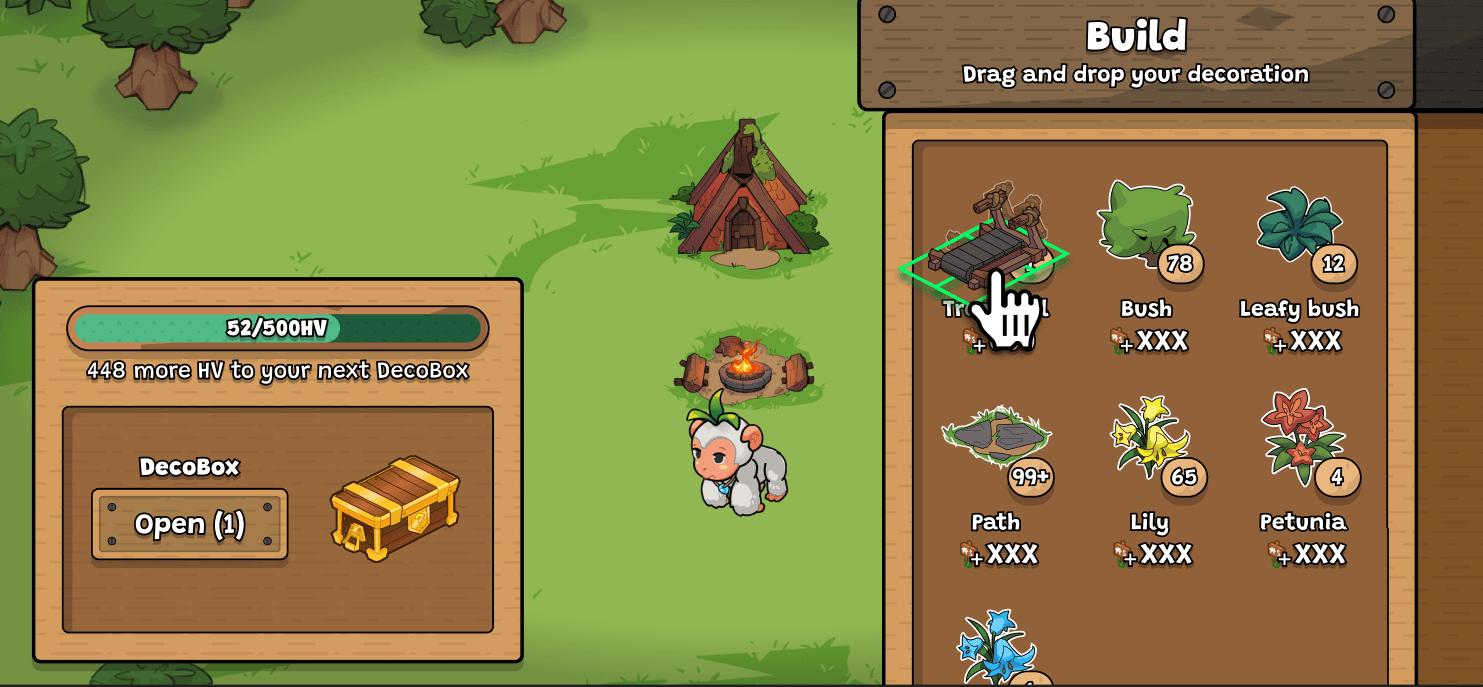This screenshot has width=1483, height=687.
Task: Select the Leafy bush decoration
Action: (1299, 226)
